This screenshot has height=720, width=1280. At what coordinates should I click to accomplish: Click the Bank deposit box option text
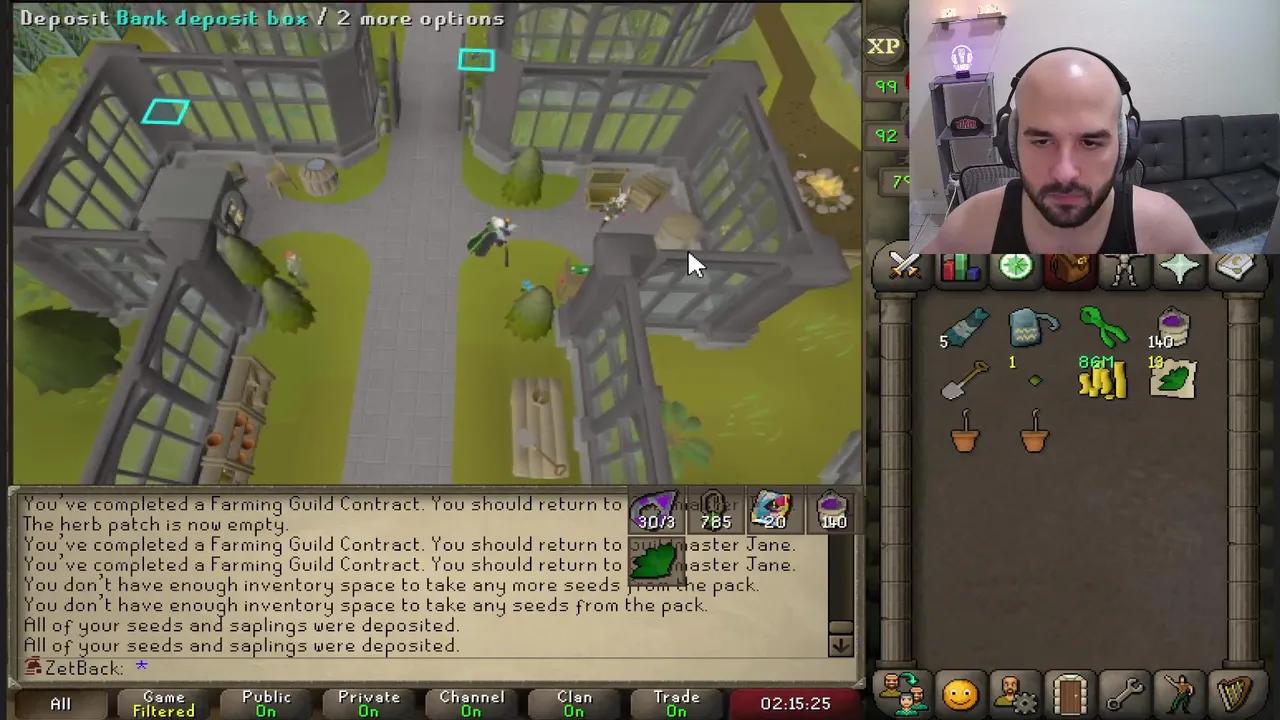[x=212, y=18]
